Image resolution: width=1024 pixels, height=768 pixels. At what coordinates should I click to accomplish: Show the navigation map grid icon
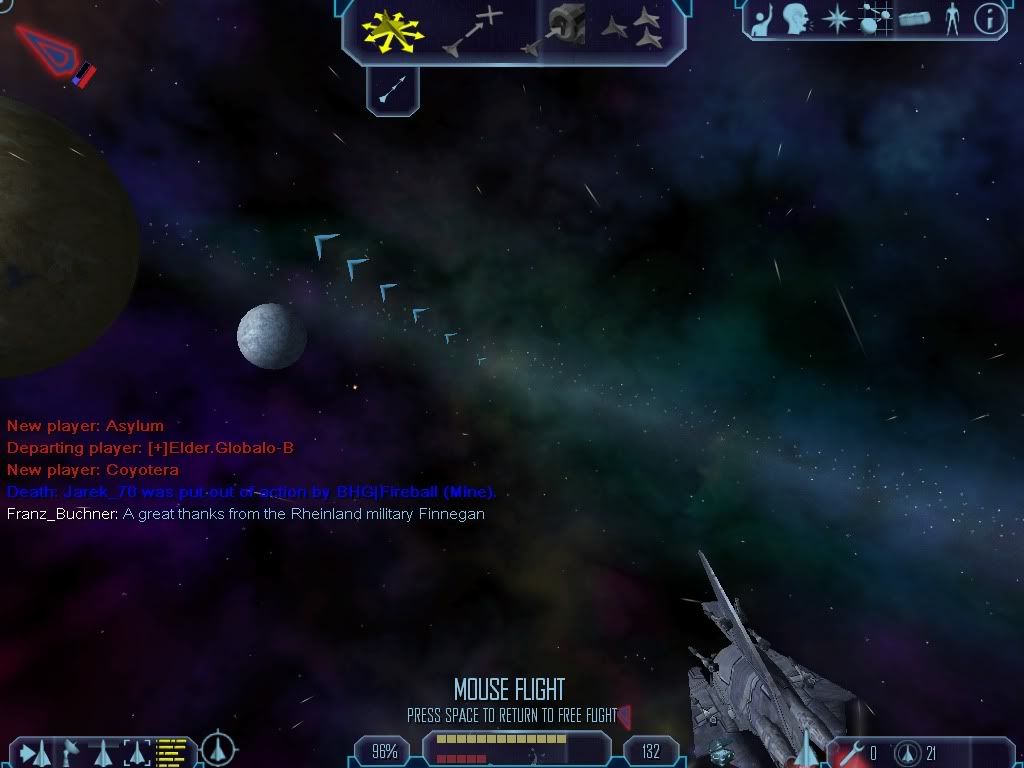click(x=875, y=19)
